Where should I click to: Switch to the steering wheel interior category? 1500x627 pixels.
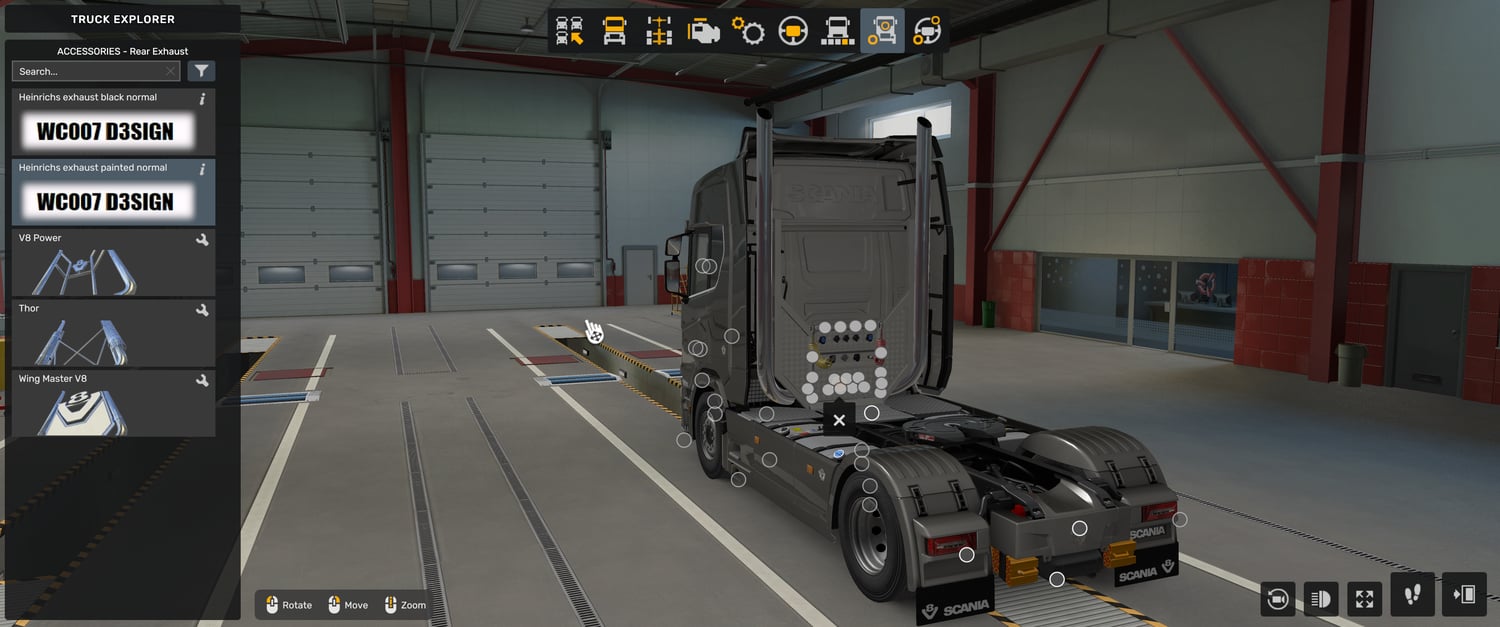pos(793,31)
